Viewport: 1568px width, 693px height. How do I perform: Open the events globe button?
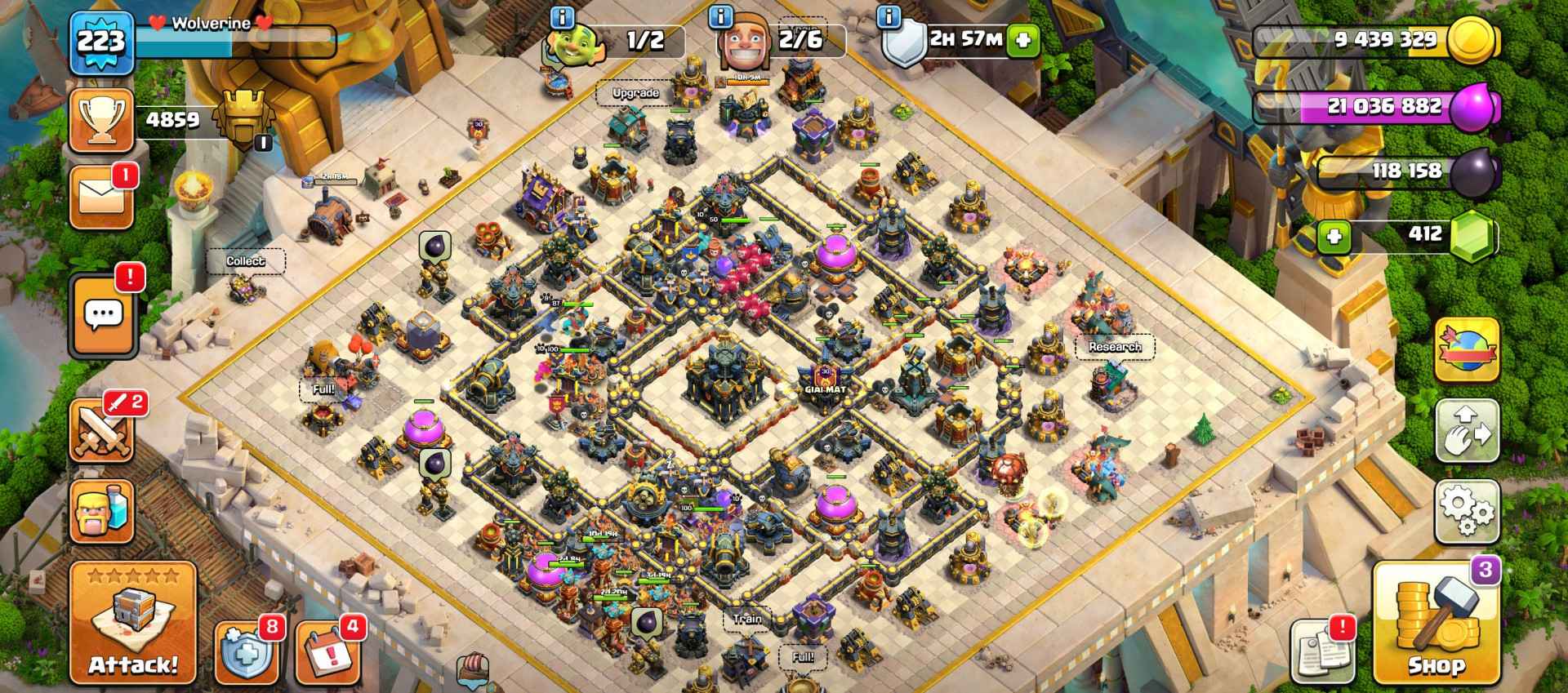coord(1467,349)
